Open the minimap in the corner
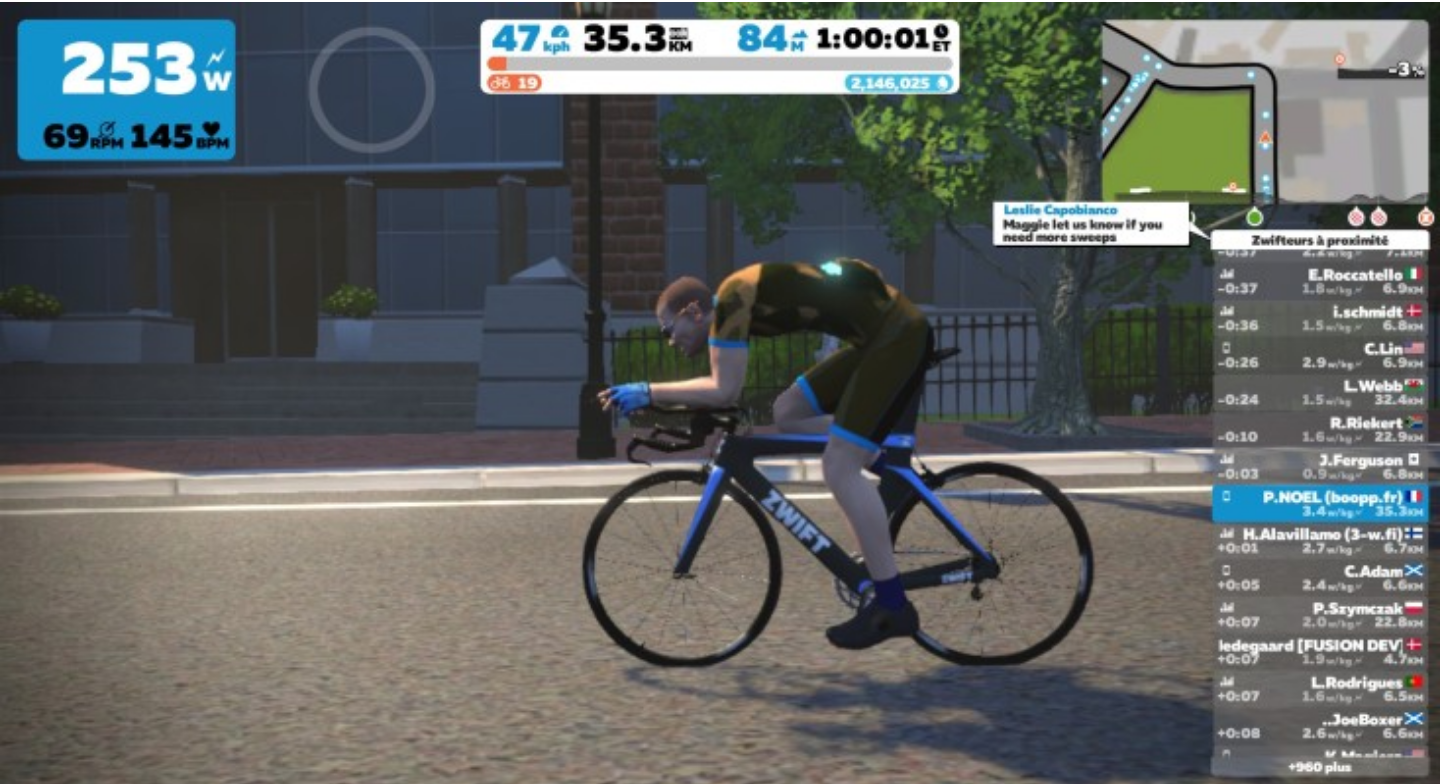Screen dimensions: 1440x784 coord(1264,110)
